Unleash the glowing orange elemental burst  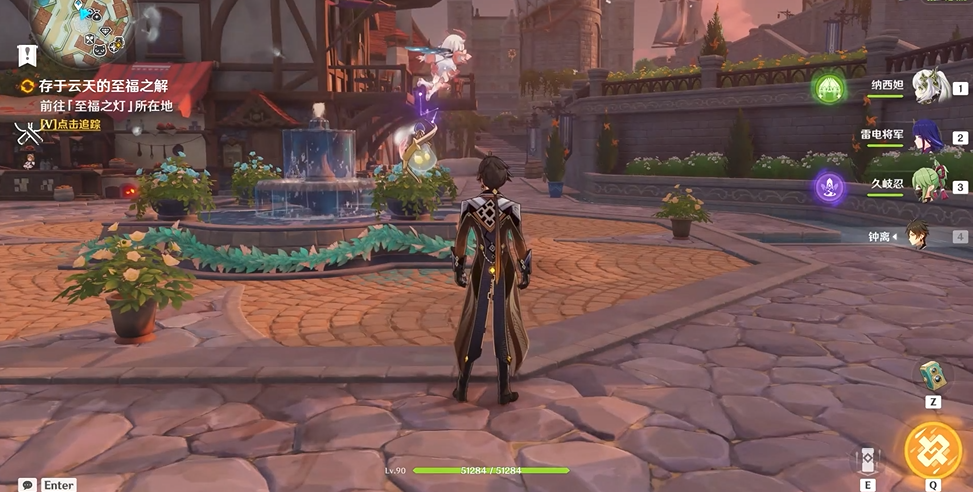[x=933, y=450]
